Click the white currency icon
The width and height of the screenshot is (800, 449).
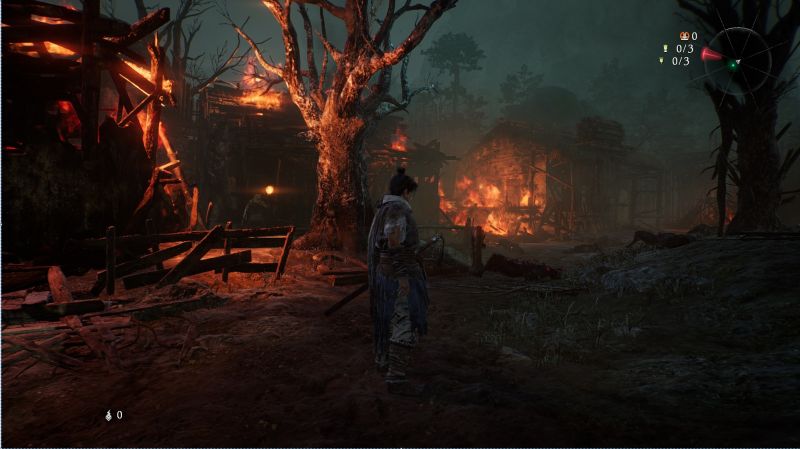pos(108,414)
